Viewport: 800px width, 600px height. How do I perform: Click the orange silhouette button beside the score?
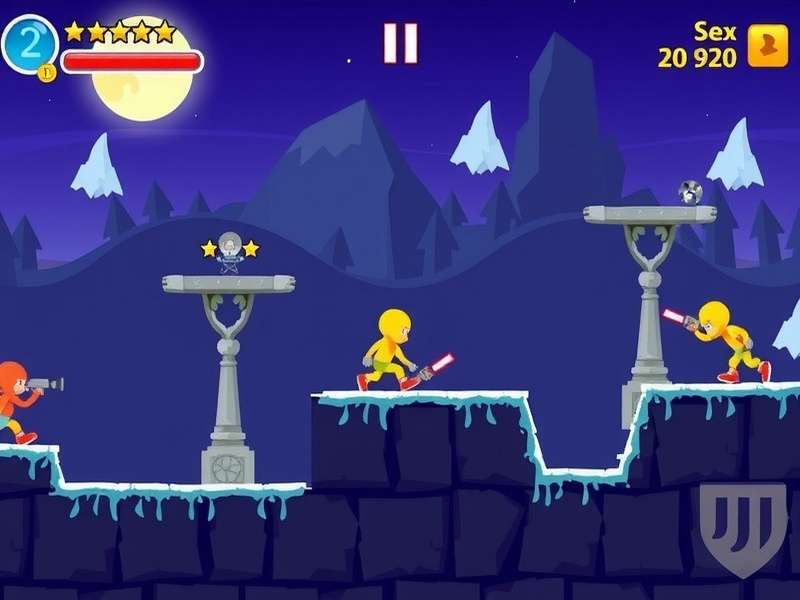(768, 47)
